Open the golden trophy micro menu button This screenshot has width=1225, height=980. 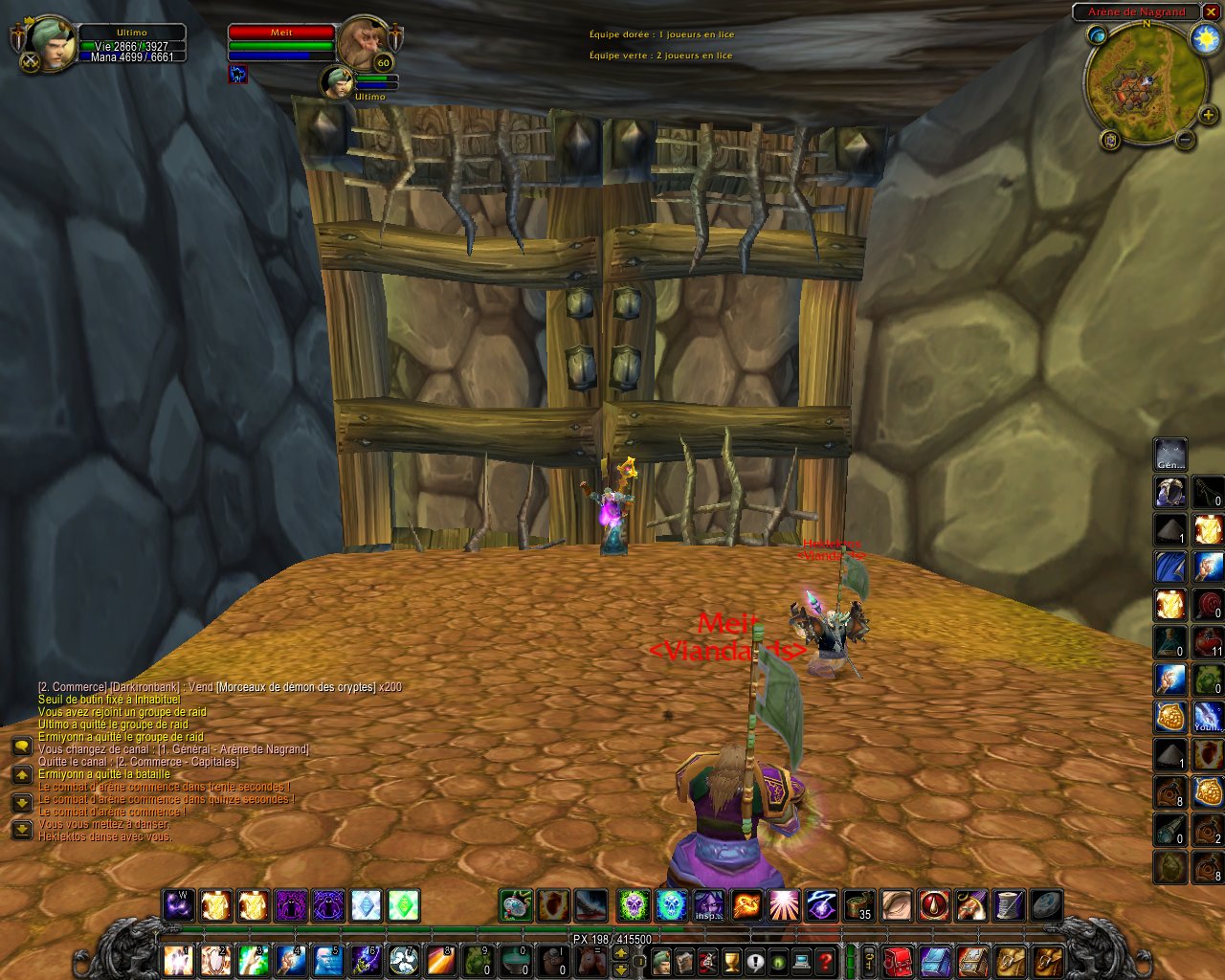[731, 960]
